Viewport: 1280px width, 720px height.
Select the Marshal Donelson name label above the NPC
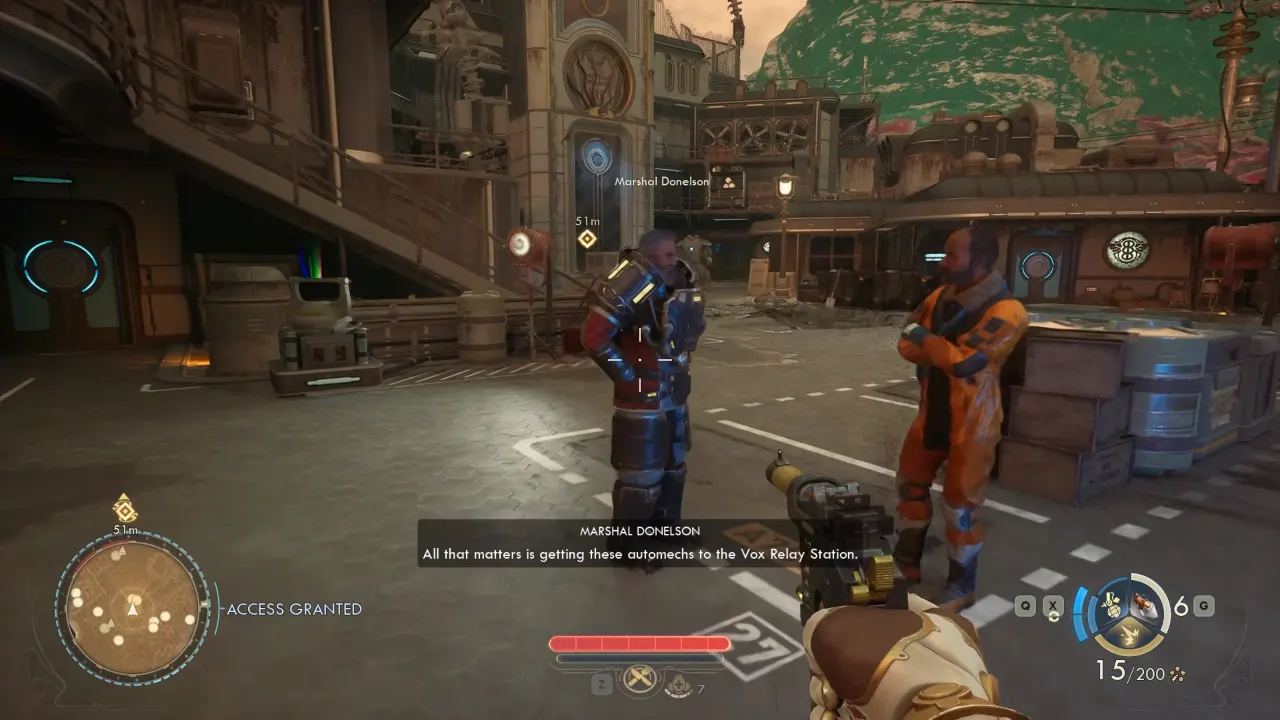coord(661,181)
